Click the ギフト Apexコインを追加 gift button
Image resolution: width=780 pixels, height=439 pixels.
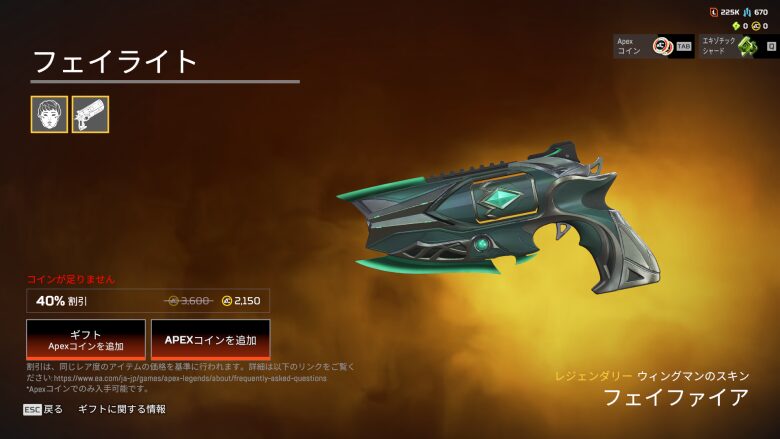click(x=86, y=340)
